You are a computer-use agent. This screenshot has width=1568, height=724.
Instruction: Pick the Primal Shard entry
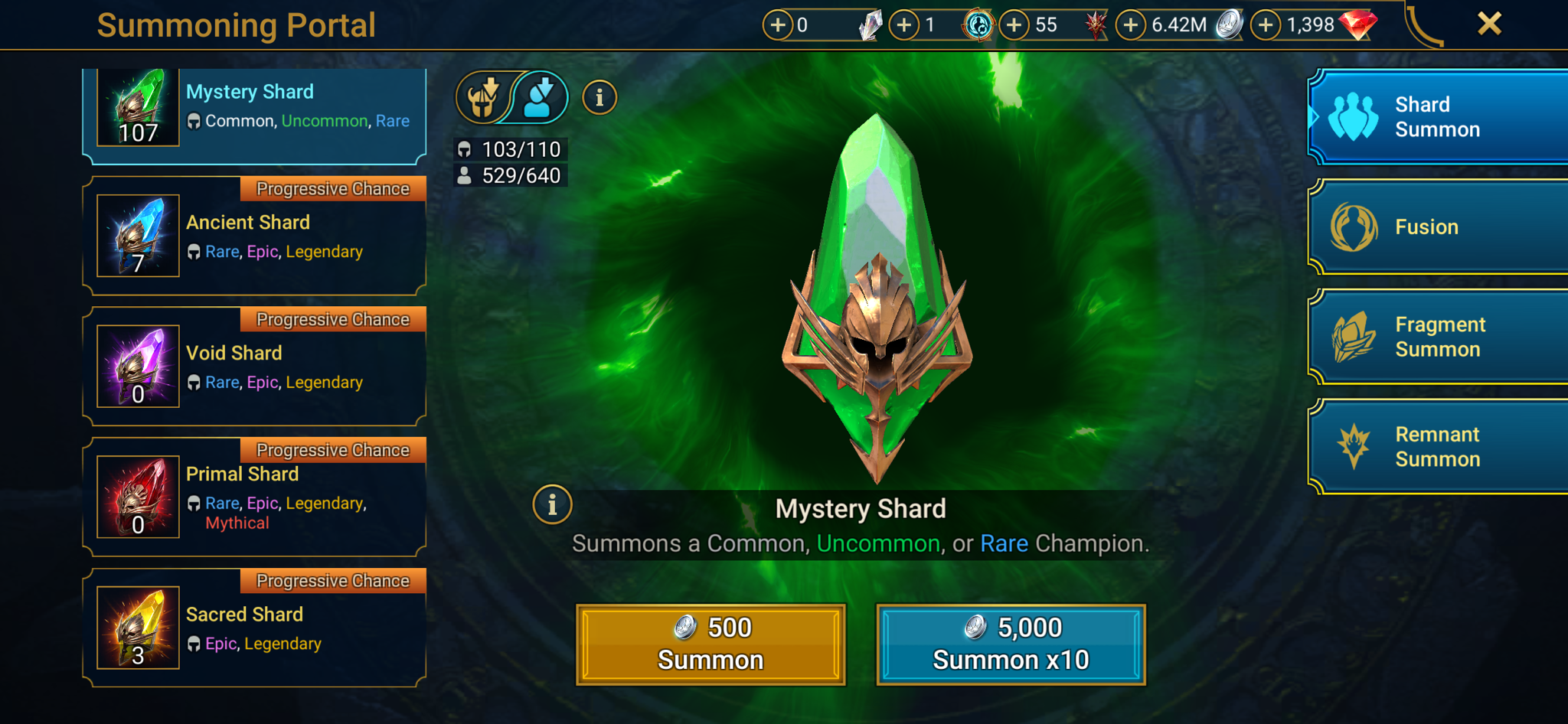(x=254, y=498)
